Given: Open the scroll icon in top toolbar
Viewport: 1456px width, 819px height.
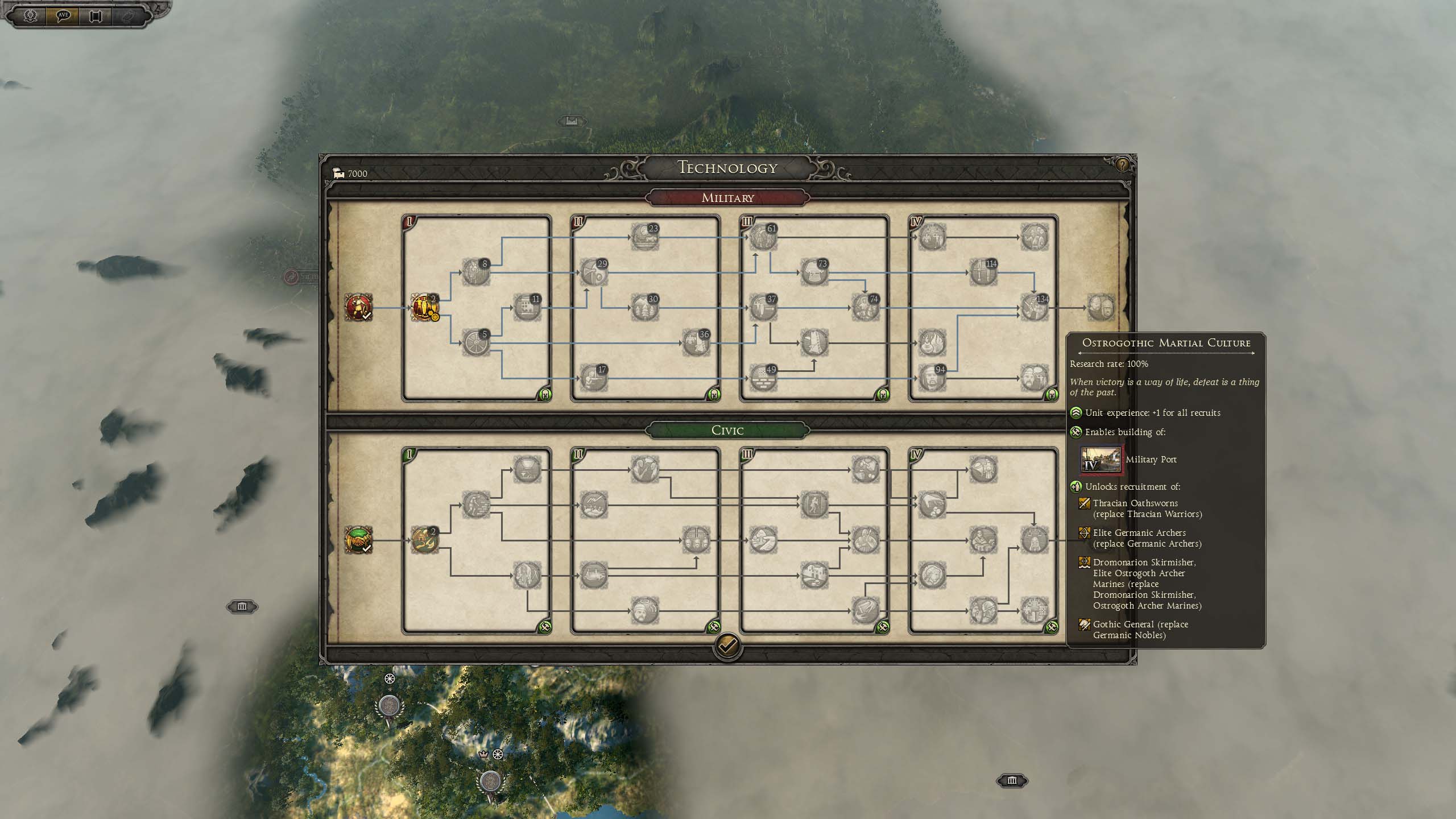Looking at the screenshot, I should [x=95, y=16].
